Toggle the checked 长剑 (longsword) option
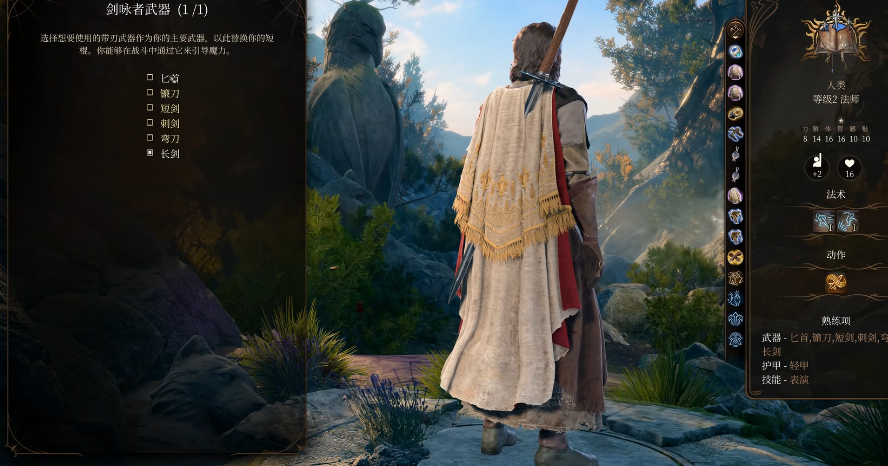Viewport: 888px width, 466px height. click(150, 154)
